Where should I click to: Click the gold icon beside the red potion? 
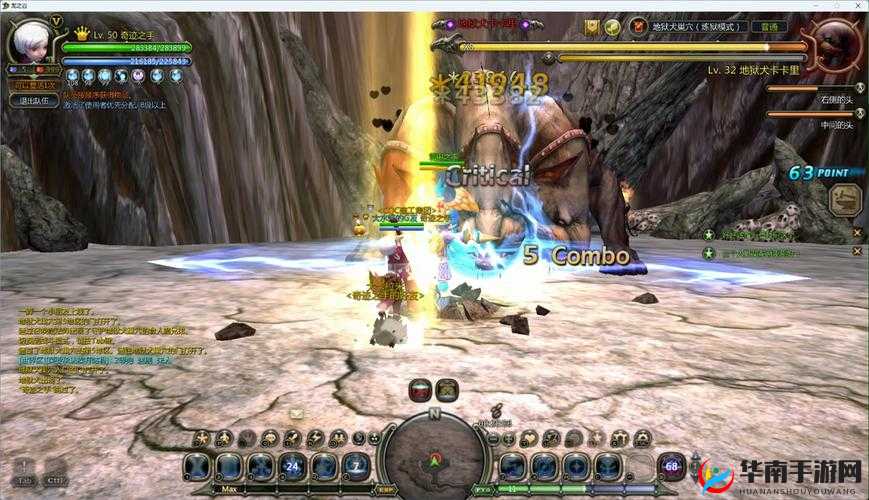tap(447, 389)
